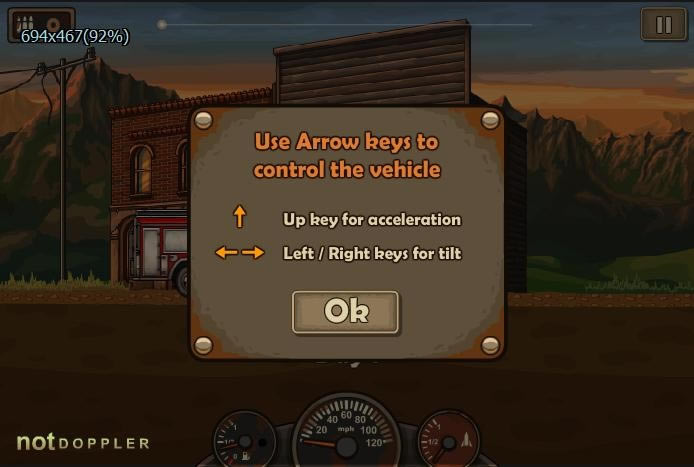Visit the notdoppler logo link

point(83,442)
